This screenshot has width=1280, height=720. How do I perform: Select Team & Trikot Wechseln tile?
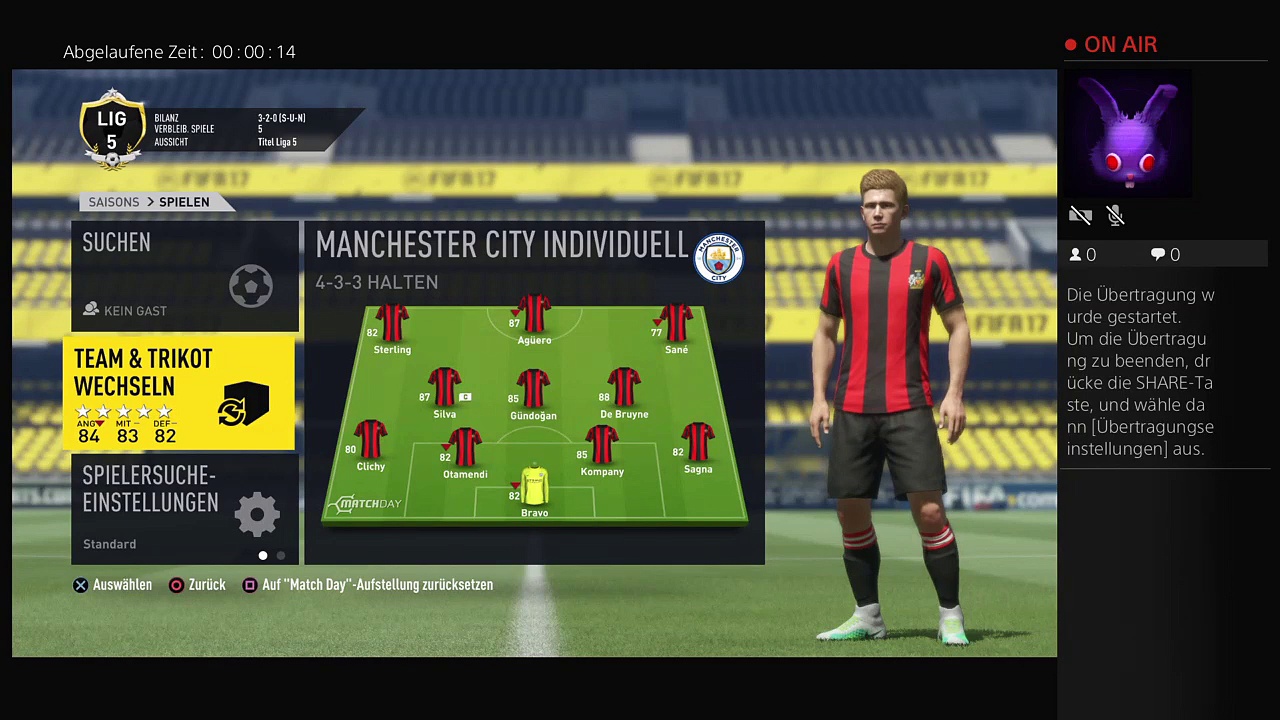179,393
